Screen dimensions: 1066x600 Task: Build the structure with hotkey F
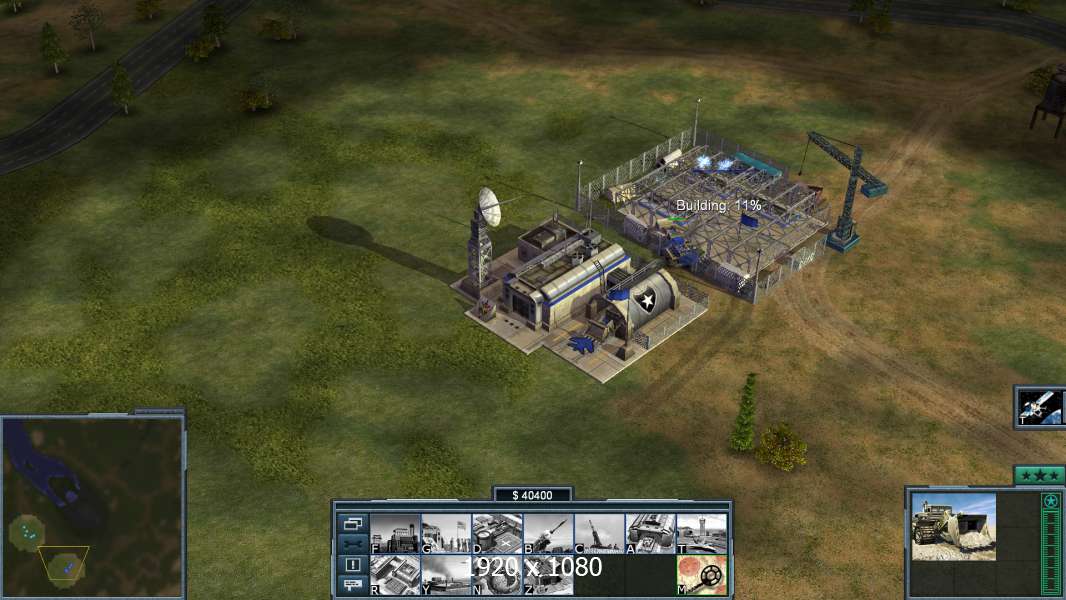tap(395, 534)
